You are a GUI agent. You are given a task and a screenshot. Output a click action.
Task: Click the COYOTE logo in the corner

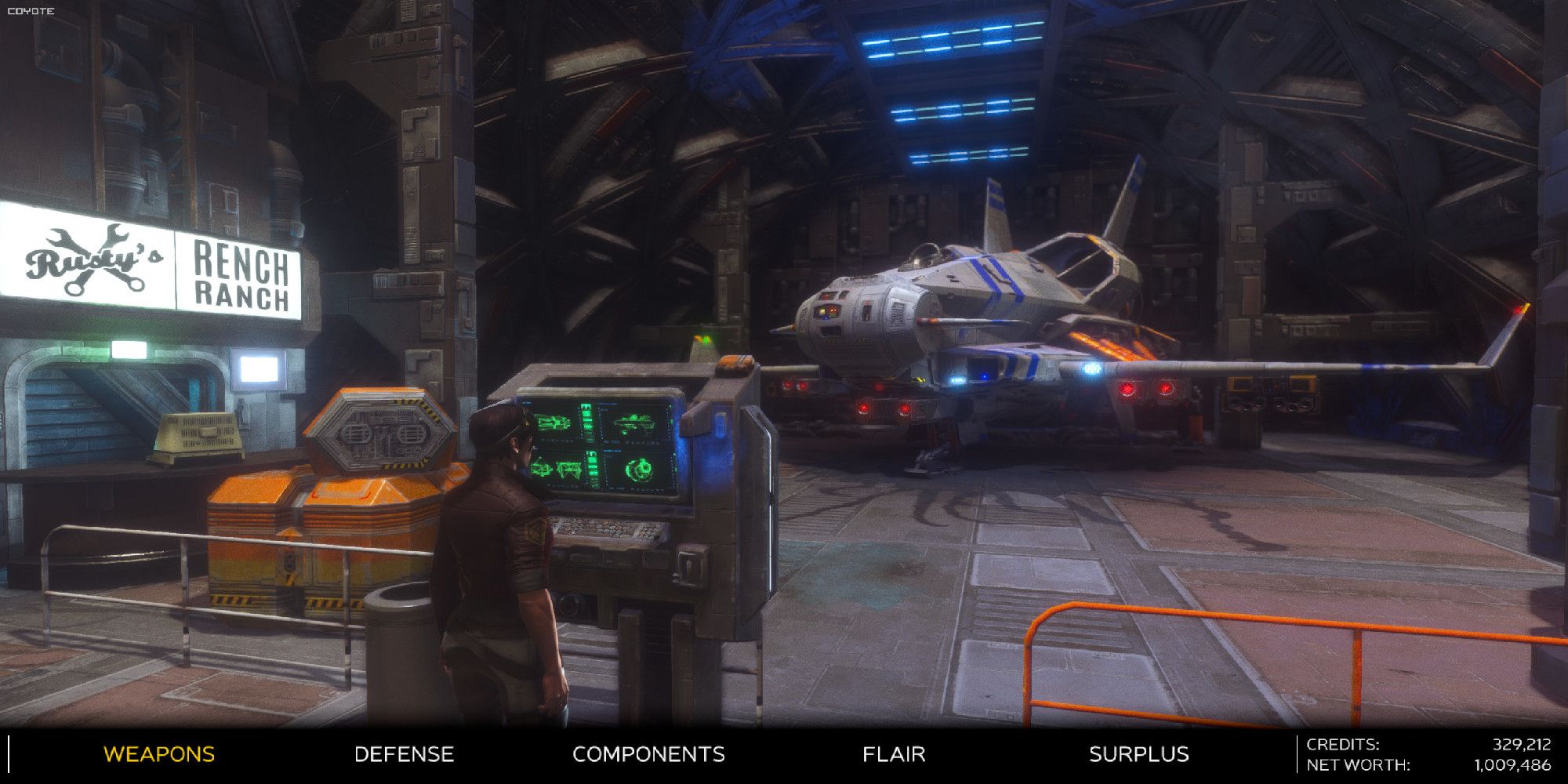click(31, 10)
